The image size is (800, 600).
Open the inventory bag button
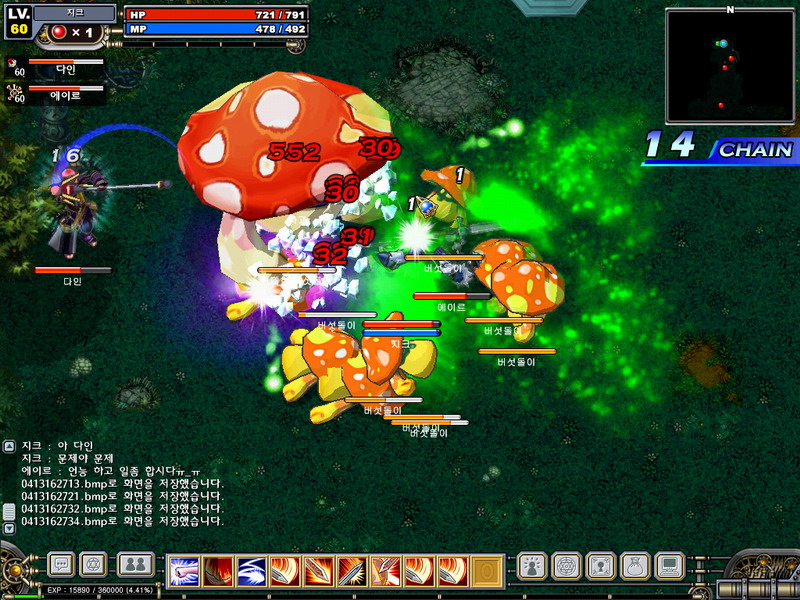634,567
